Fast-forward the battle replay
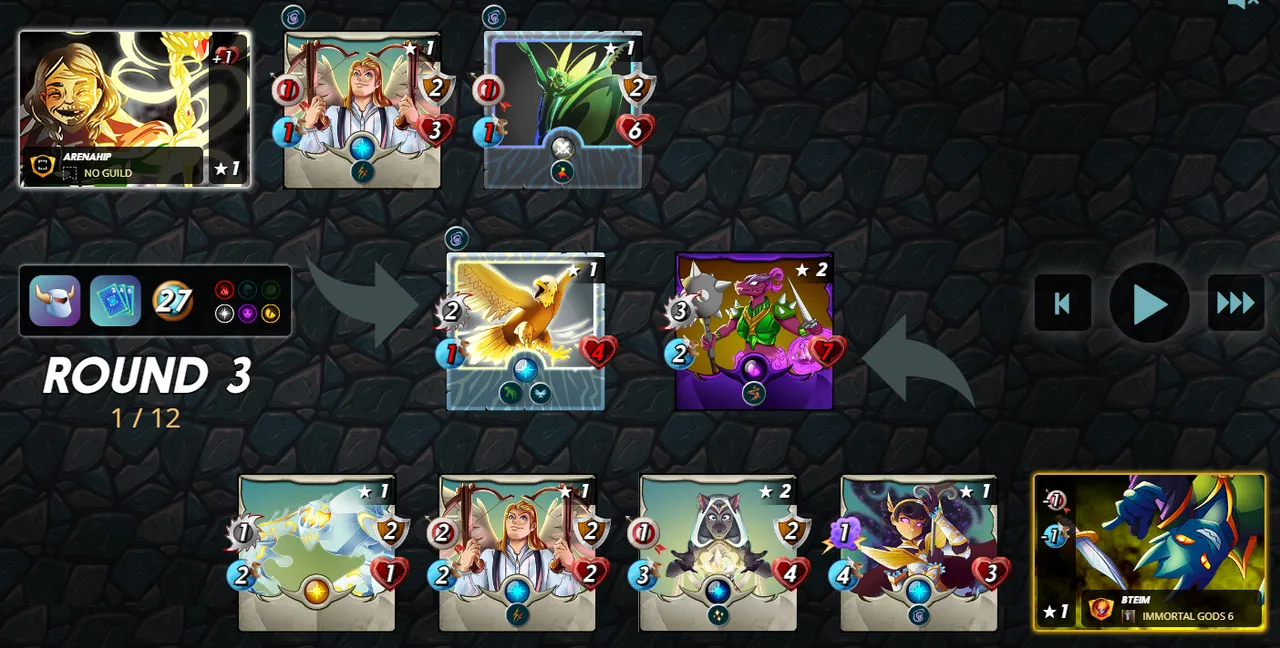This screenshot has width=1280, height=648. pyautogui.click(x=1235, y=303)
